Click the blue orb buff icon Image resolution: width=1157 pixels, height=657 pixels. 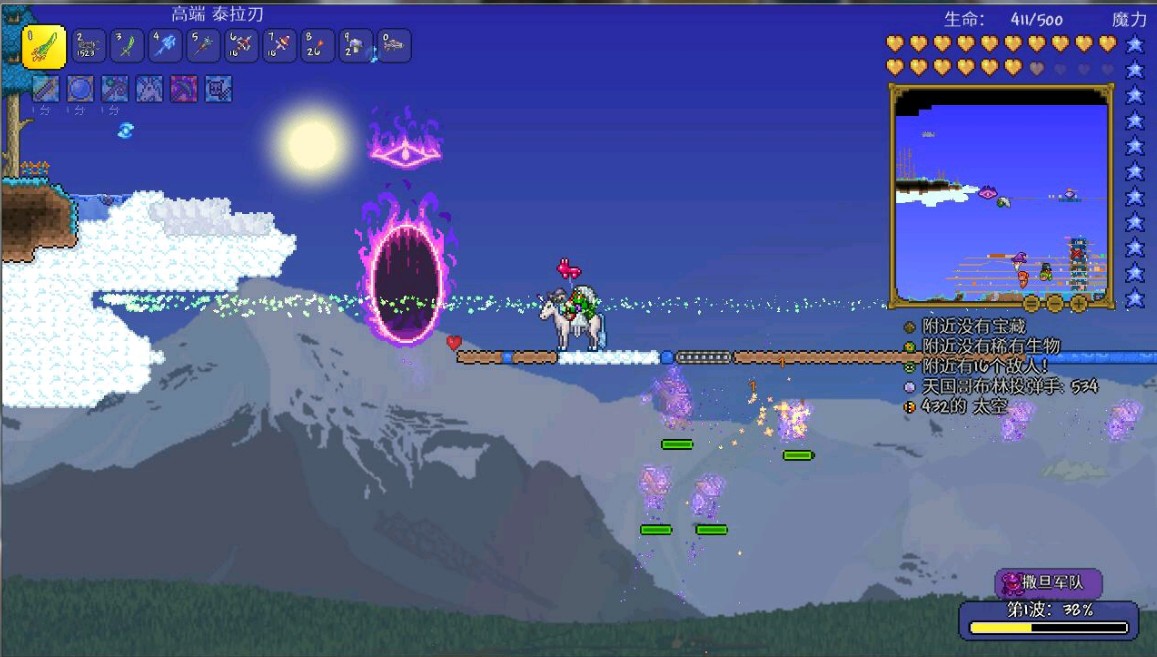pos(80,90)
